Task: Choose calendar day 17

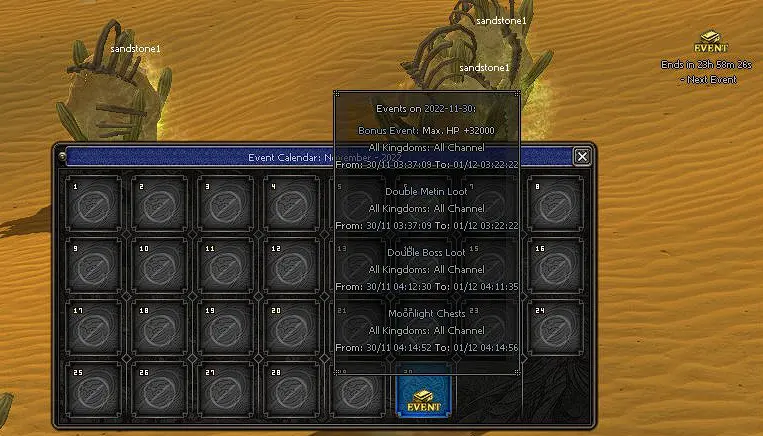Action: tap(93, 328)
